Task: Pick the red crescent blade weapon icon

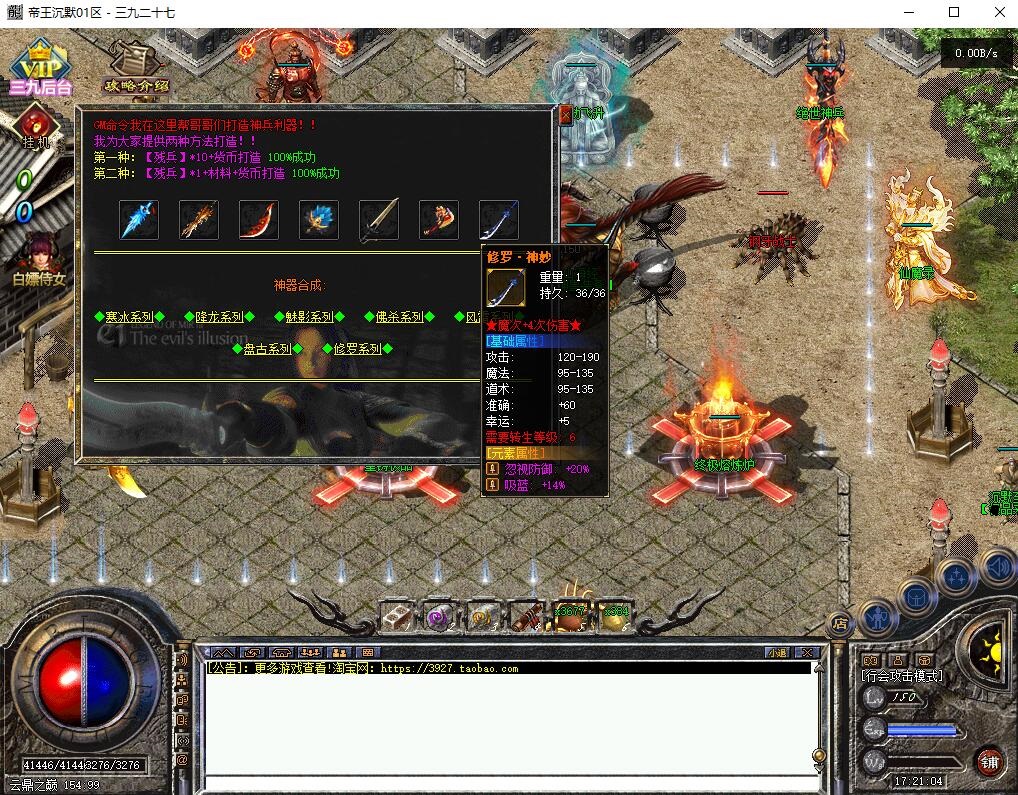Action: (x=258, y=220)
